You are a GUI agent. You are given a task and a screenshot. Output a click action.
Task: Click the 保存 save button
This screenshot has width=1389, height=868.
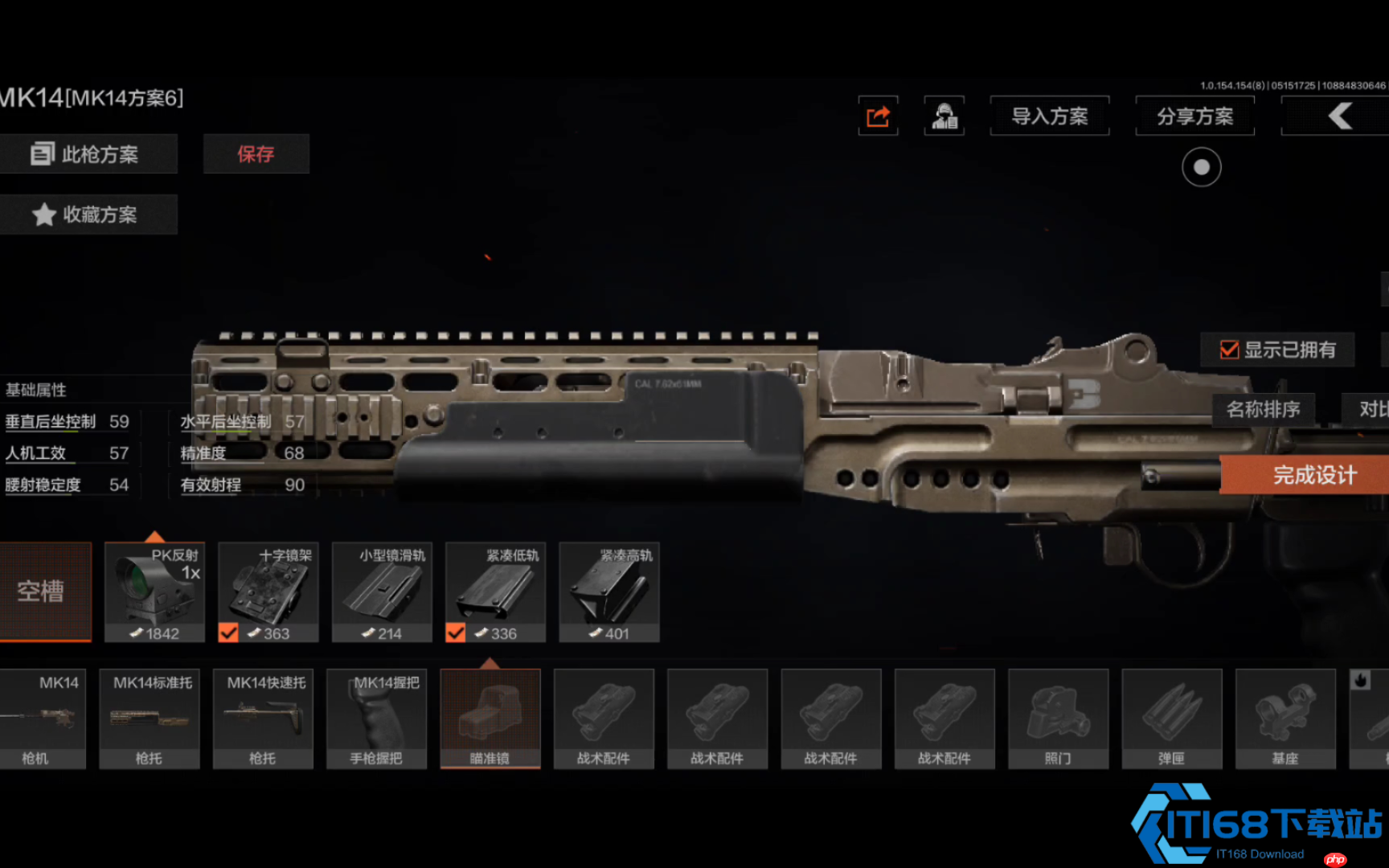pyautogui.click(x=256, y=154)
